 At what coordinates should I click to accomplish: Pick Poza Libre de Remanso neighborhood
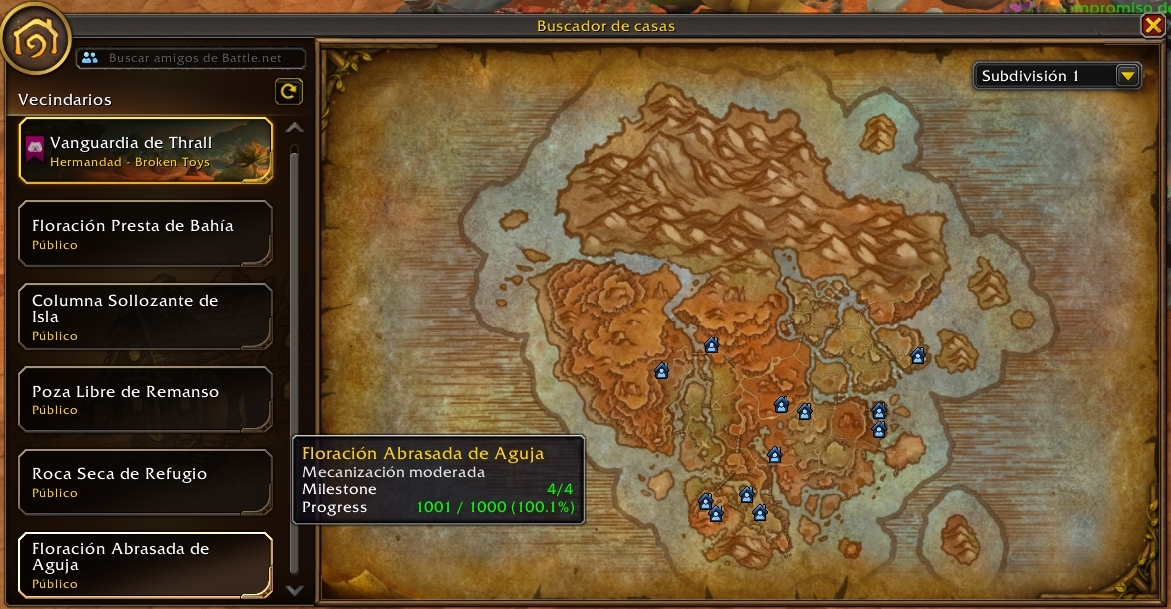click(x=145, y=399)
